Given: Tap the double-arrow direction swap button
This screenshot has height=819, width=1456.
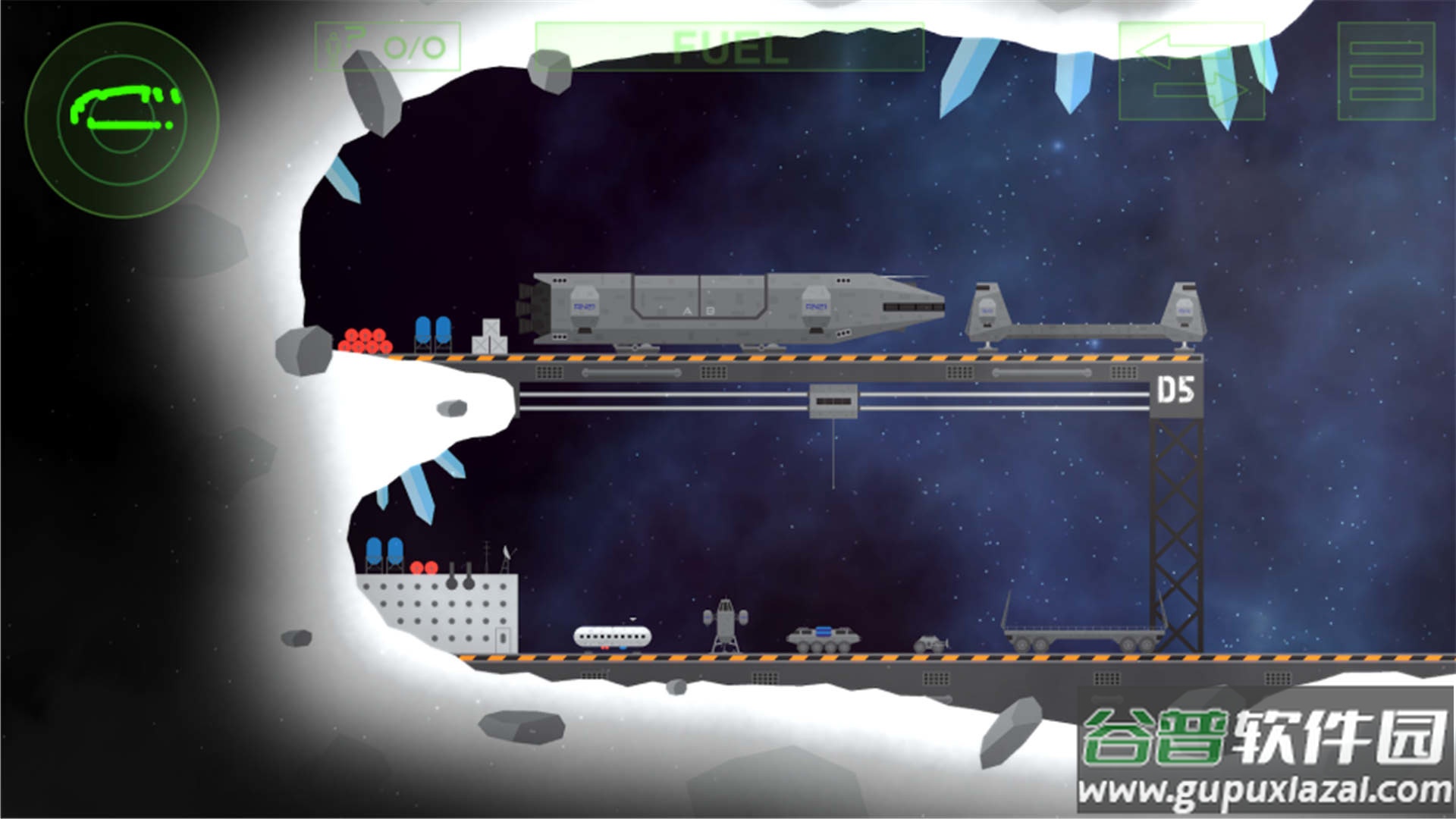Looking at the screenshot, I should pyautogui.click(x=1191, y=71).
